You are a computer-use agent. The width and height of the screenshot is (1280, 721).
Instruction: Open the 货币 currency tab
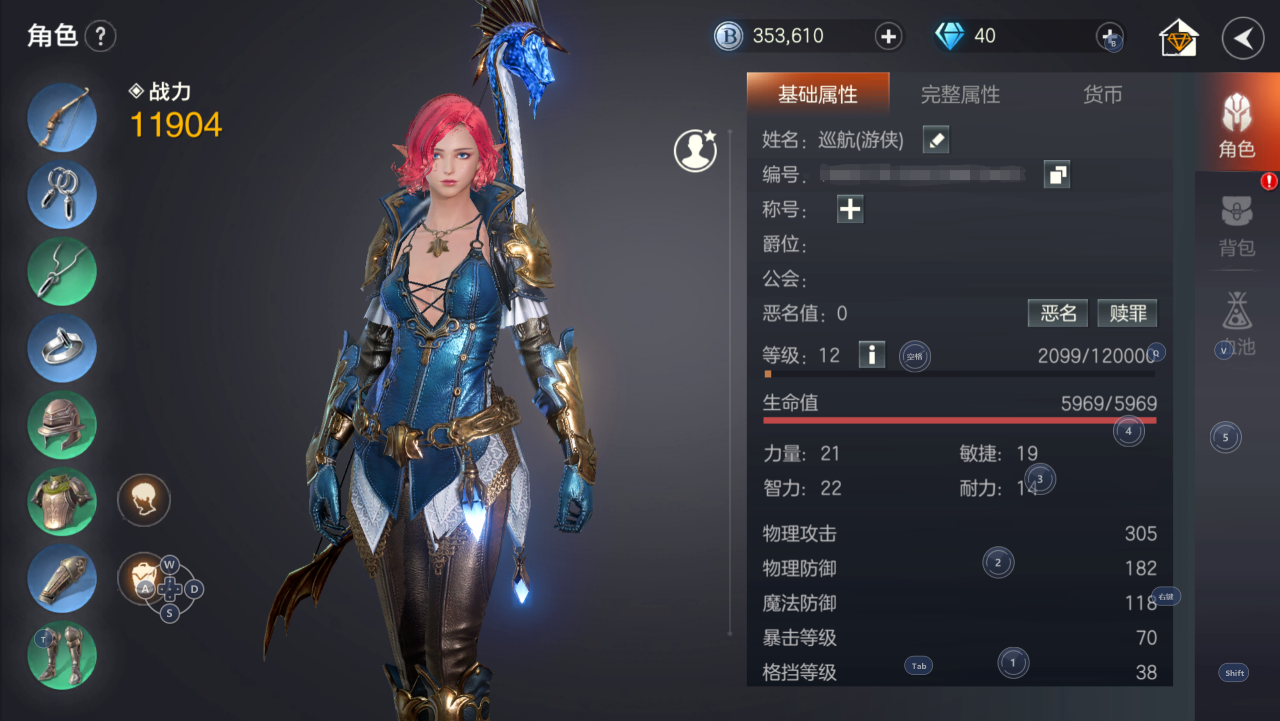pyautogui.click(x=1102, y=95)
